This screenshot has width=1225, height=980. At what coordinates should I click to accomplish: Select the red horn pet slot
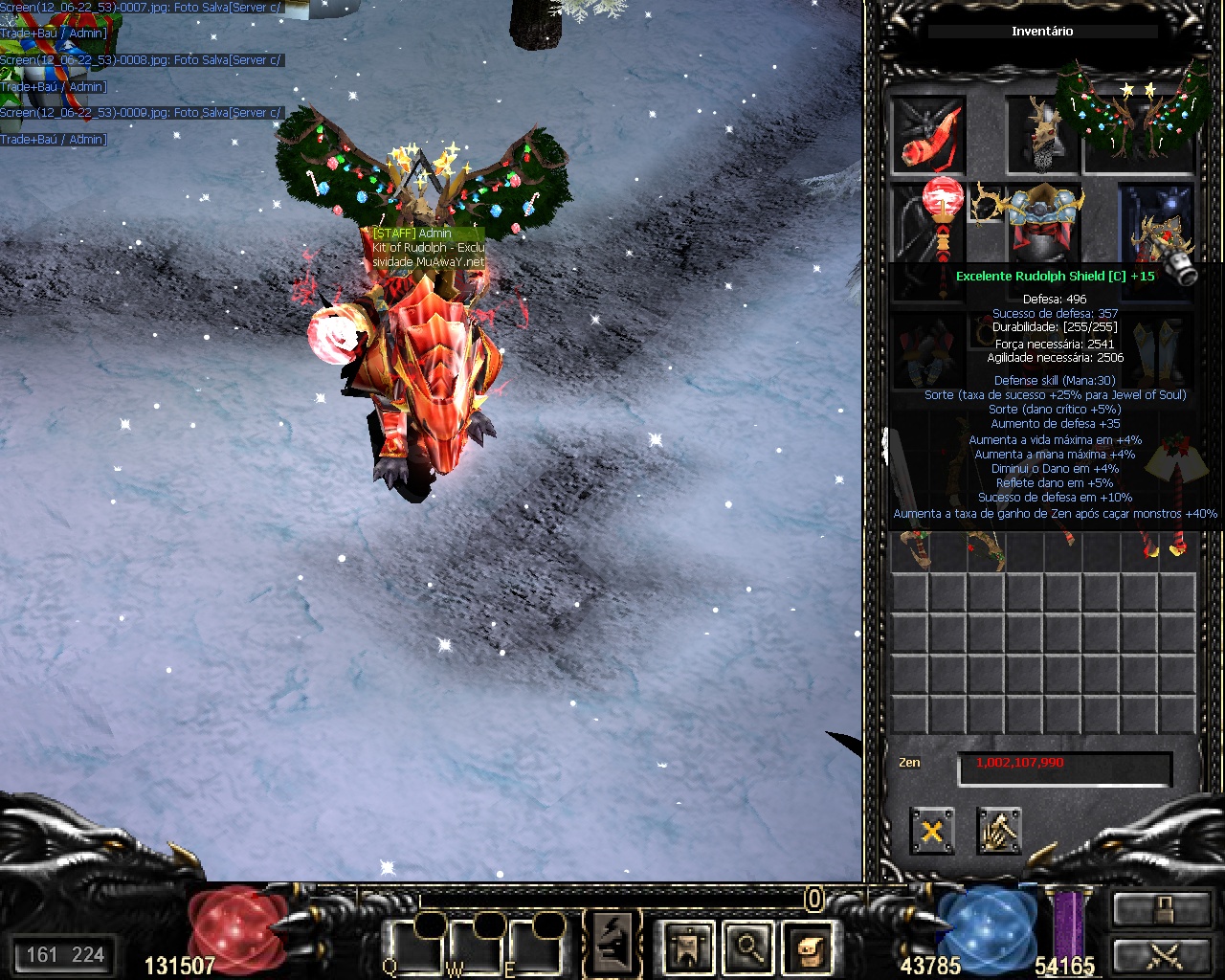pyautogui.click(x=928, y=135)
